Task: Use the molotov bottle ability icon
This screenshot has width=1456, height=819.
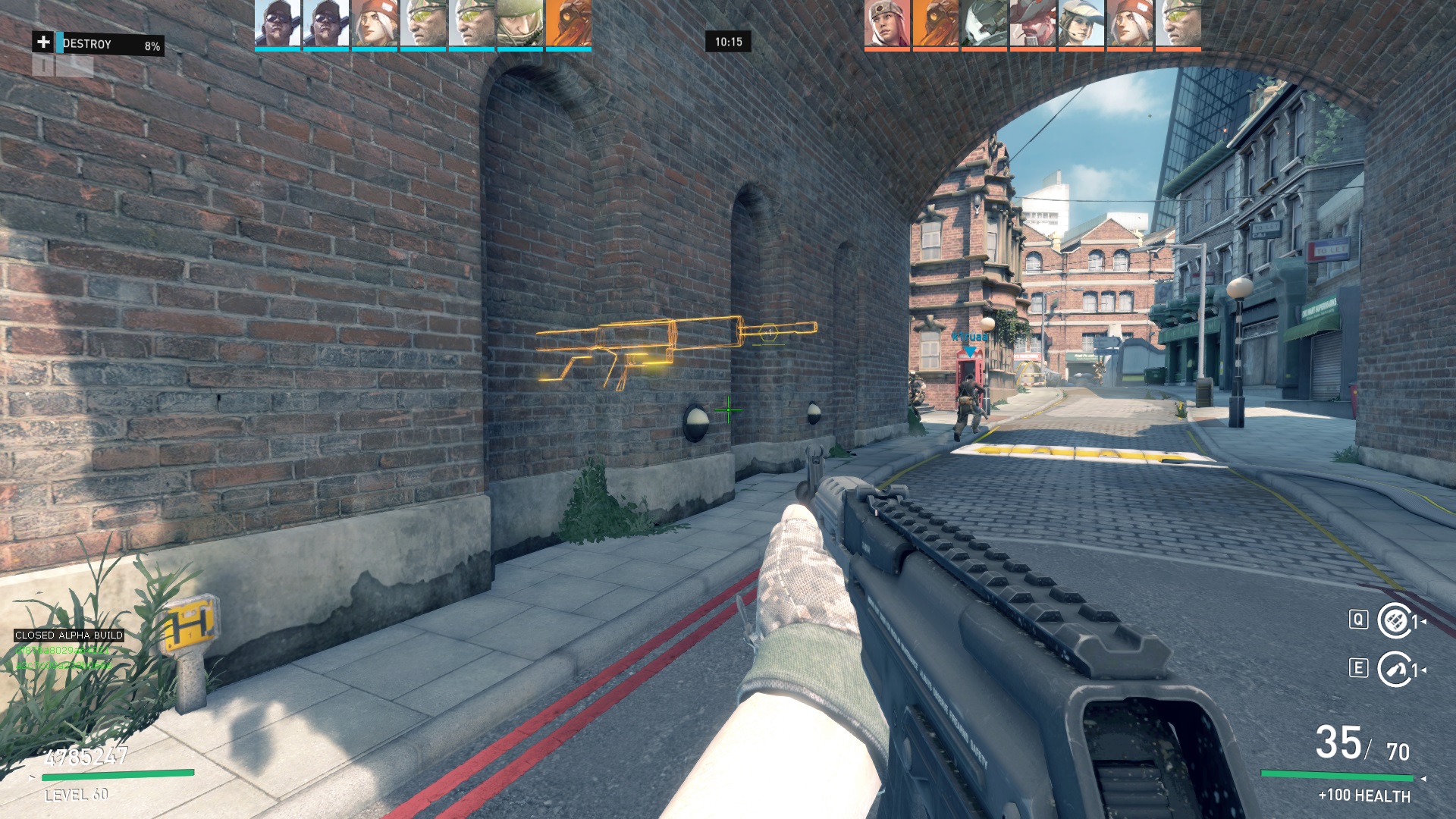Action: coord(1394,670)
